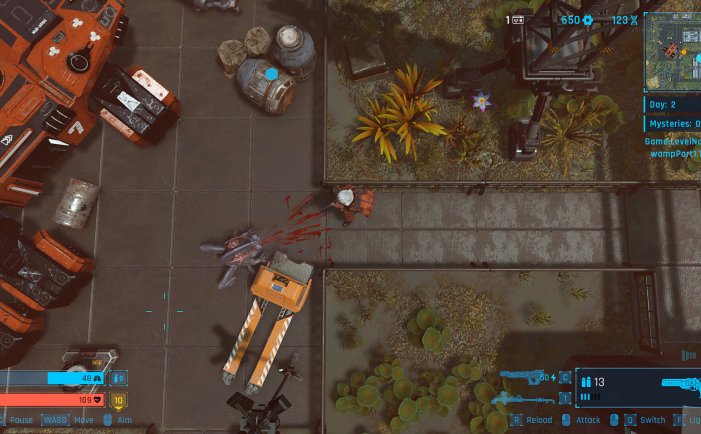Click the blue canister item counter
The image size is (701, 434).
(119, 379)
